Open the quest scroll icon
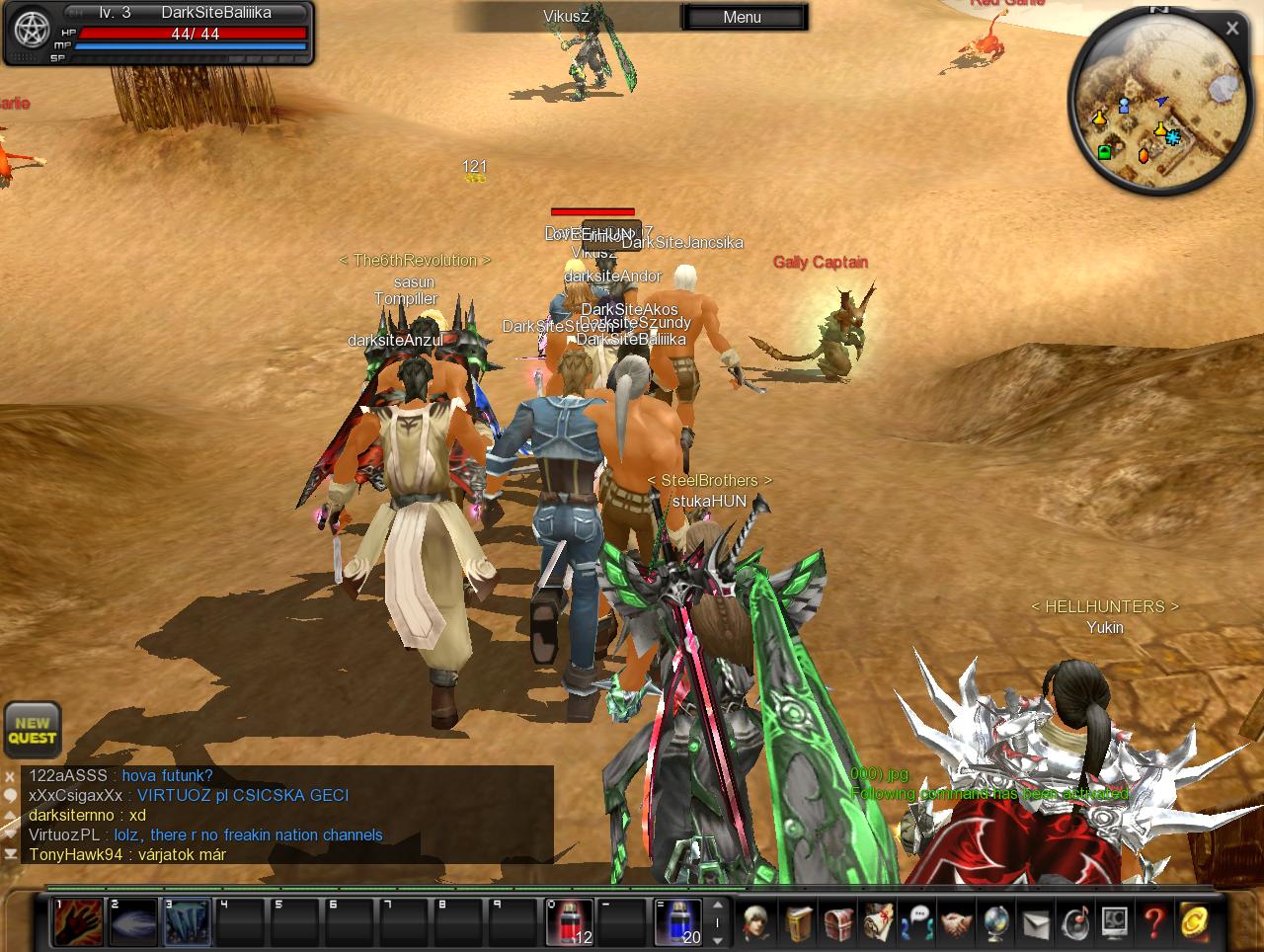 pos(878,922)
